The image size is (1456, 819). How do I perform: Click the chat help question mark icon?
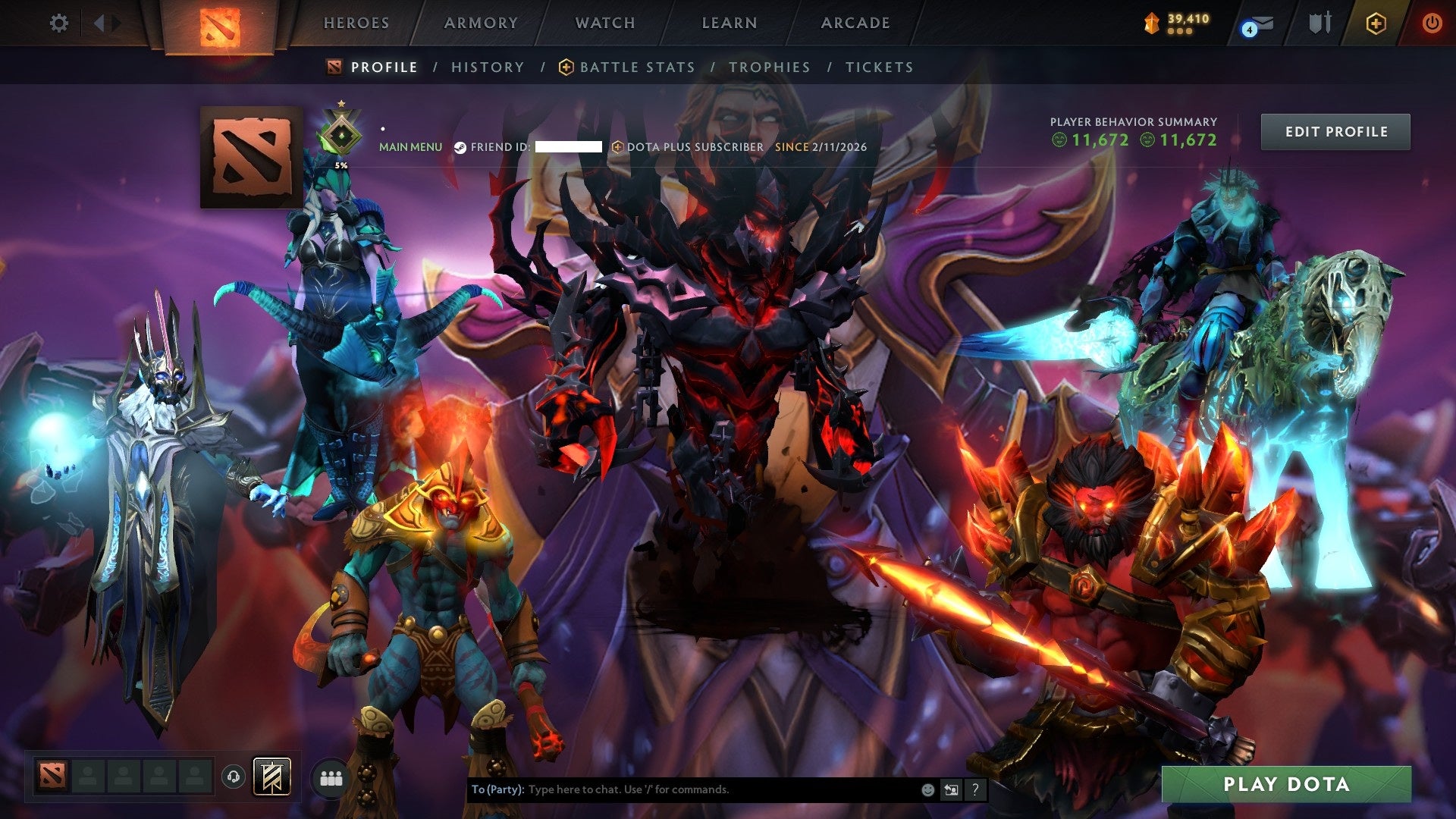click(974, 789)
